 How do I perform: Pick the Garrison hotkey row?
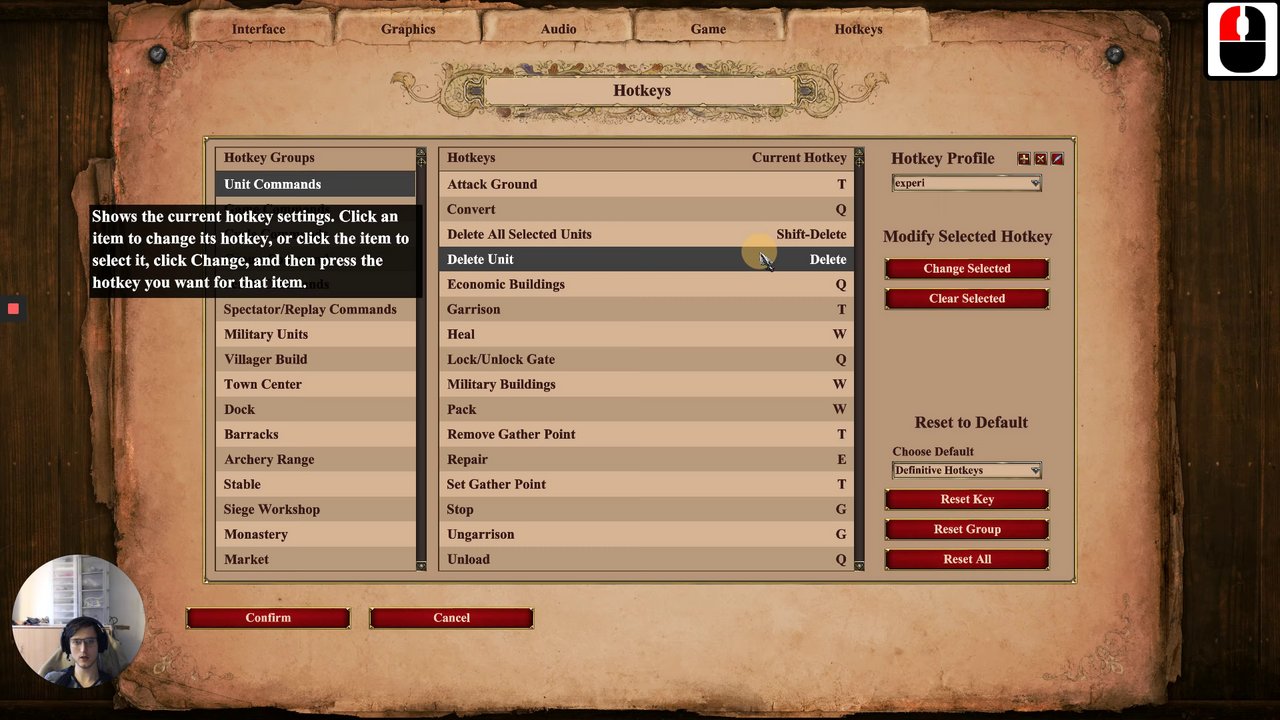point(645,309)
